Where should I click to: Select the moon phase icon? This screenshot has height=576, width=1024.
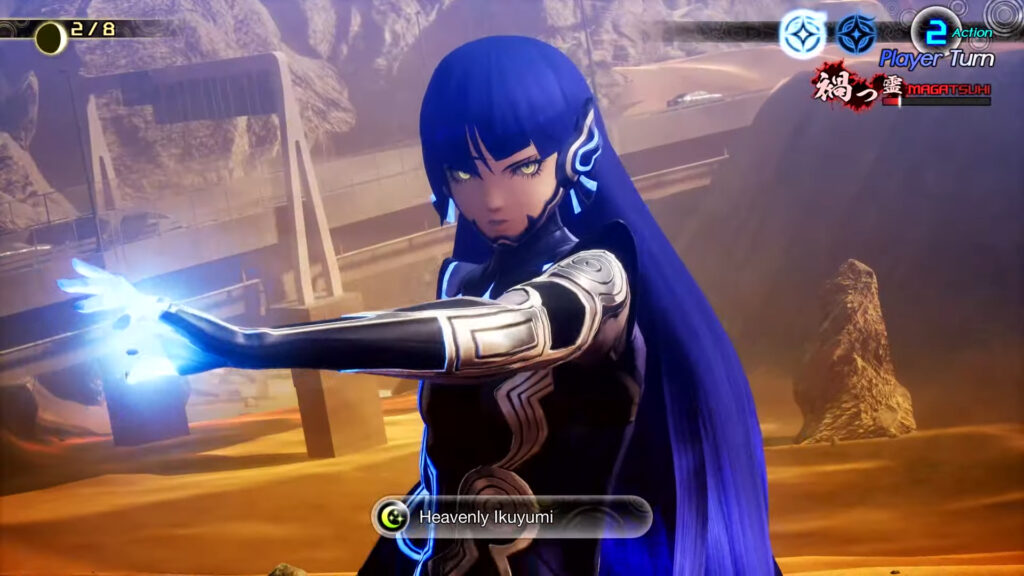[50, 38]
